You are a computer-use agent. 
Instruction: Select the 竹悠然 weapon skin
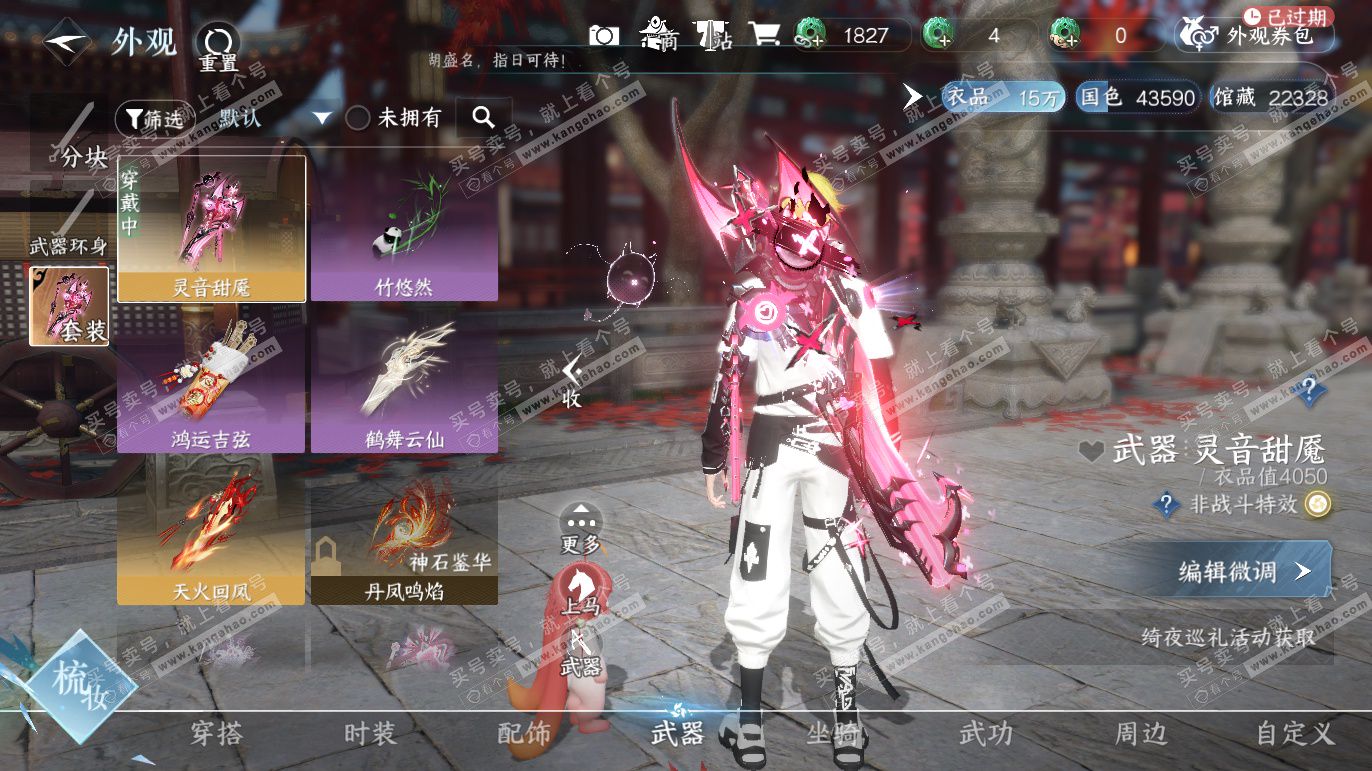[x=404, y=229]
